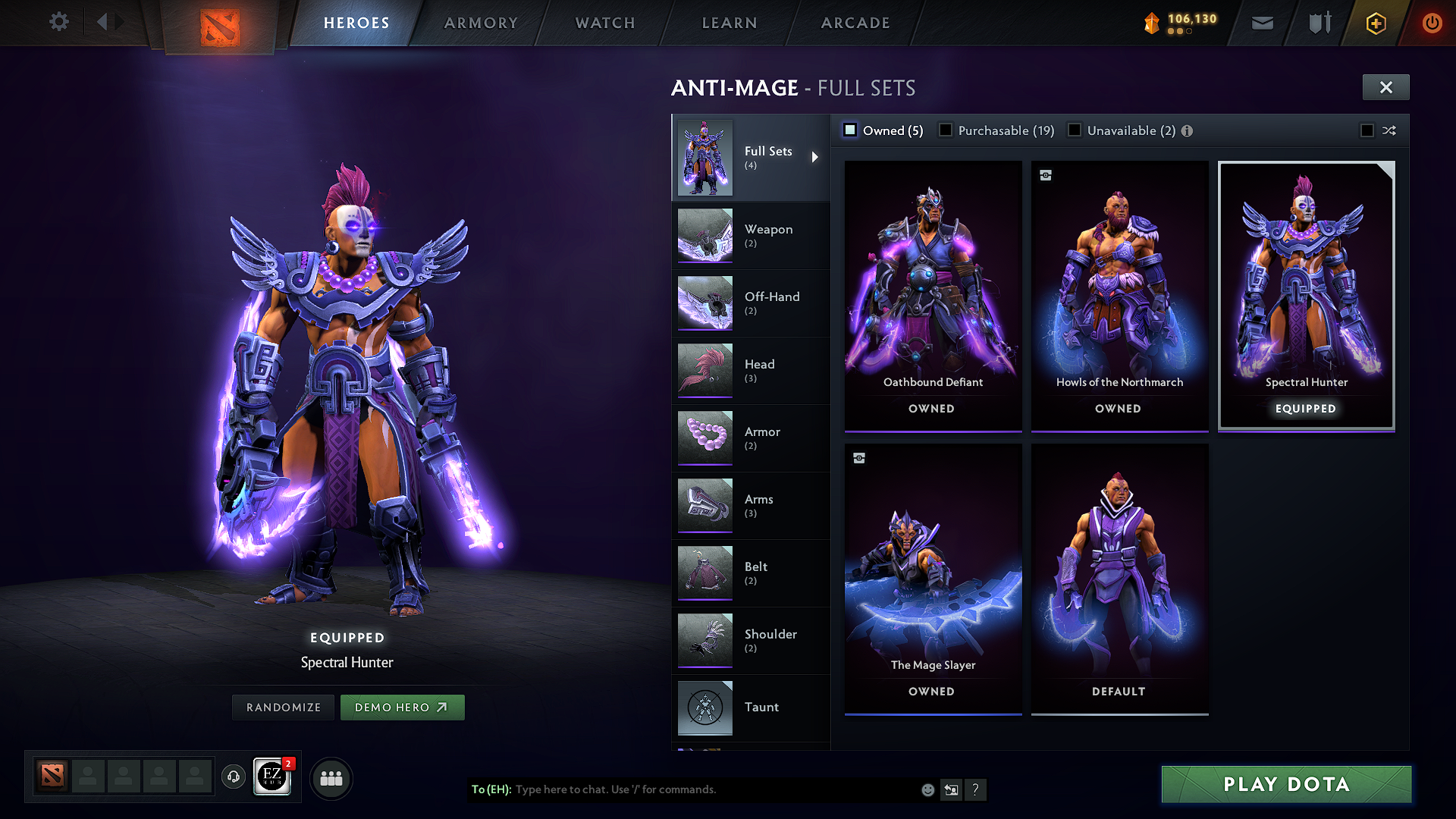1456x819 pixels.
Task: Open the ARCADE tab
Action: (855, 23)
